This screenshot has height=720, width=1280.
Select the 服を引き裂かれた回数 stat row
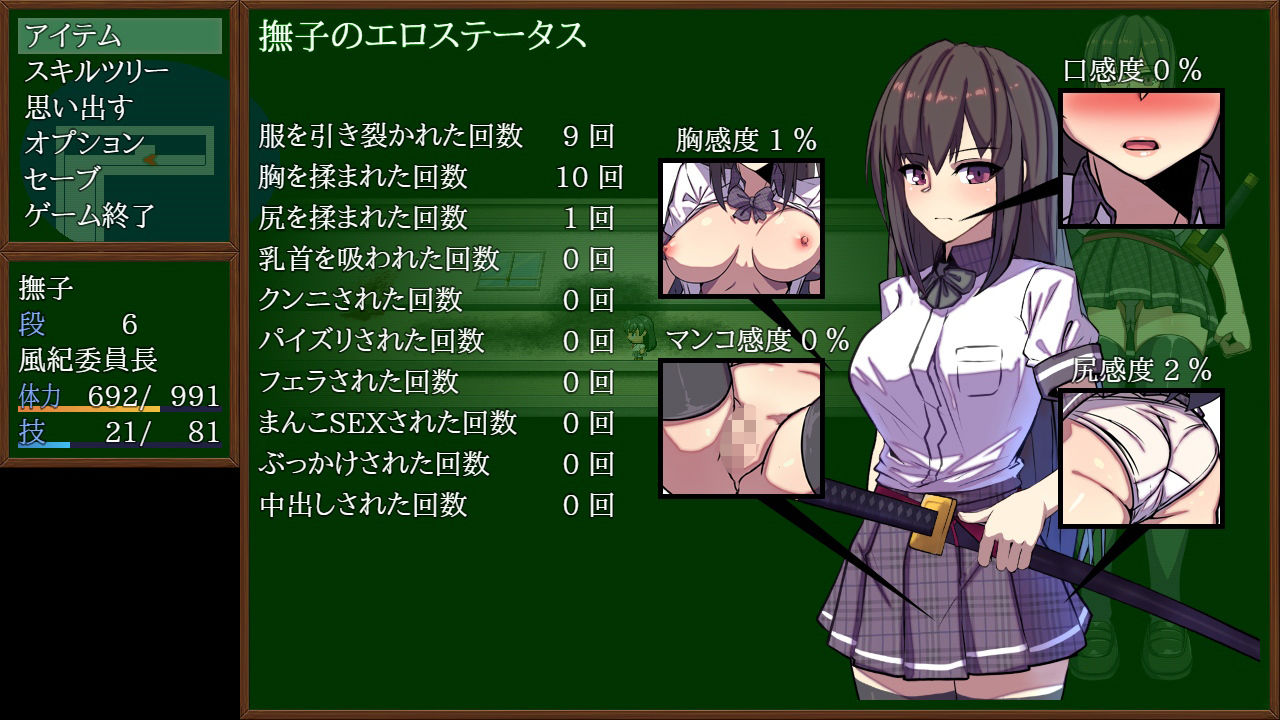pyautogui.click(x=388, y=138)
